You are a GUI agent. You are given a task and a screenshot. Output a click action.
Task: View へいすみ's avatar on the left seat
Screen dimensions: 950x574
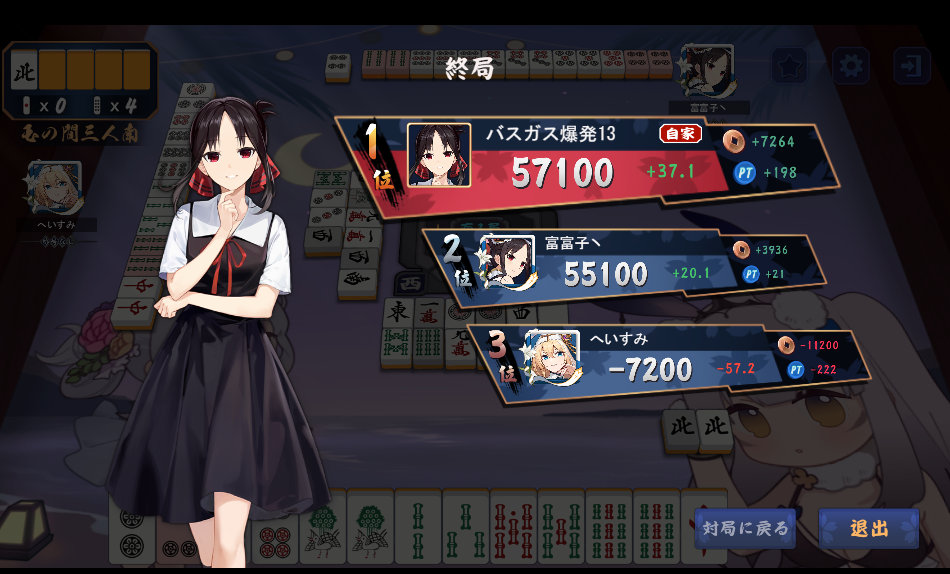[55, 188]
